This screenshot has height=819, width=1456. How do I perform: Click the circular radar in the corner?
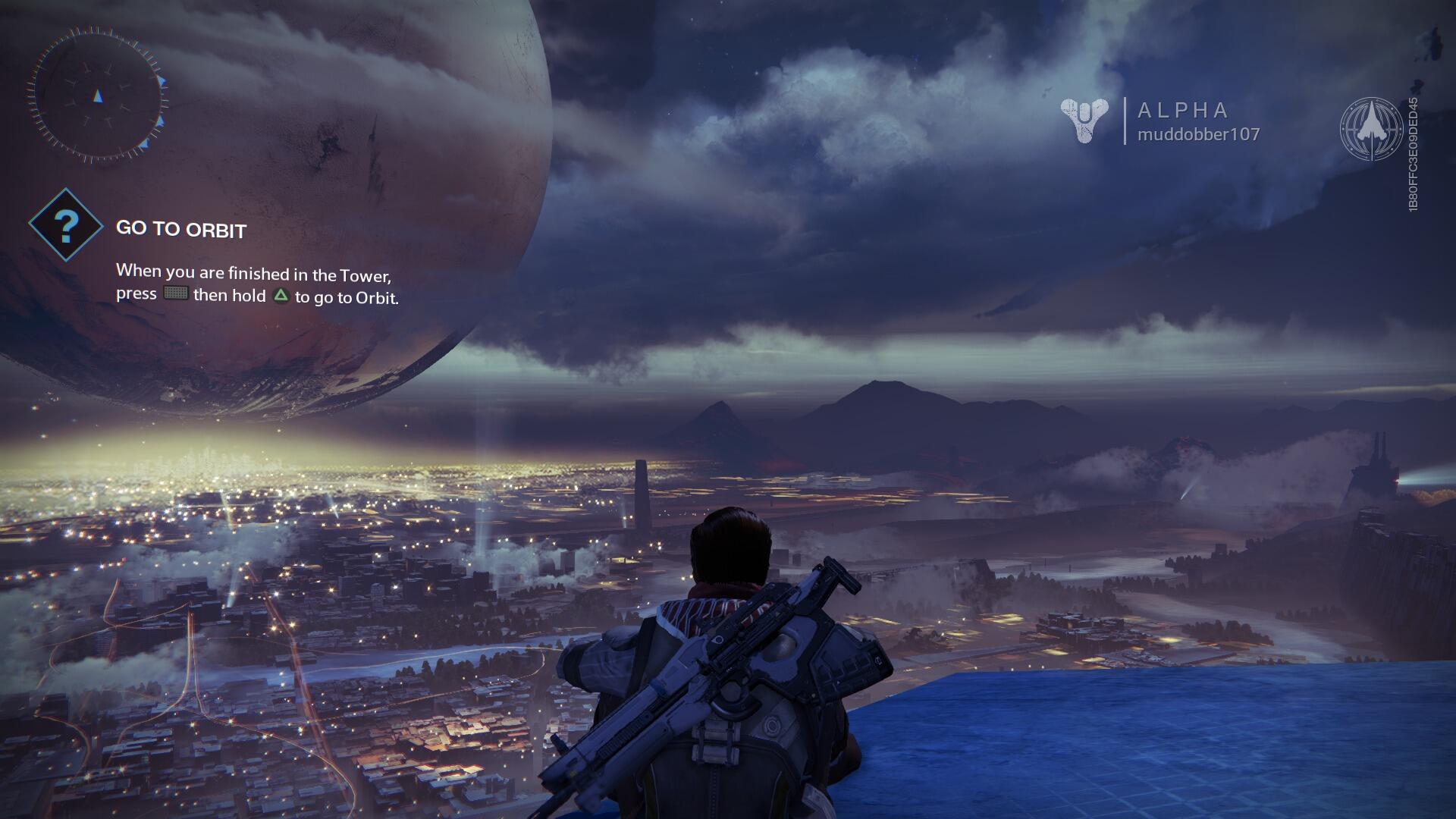tap(98, 95)
